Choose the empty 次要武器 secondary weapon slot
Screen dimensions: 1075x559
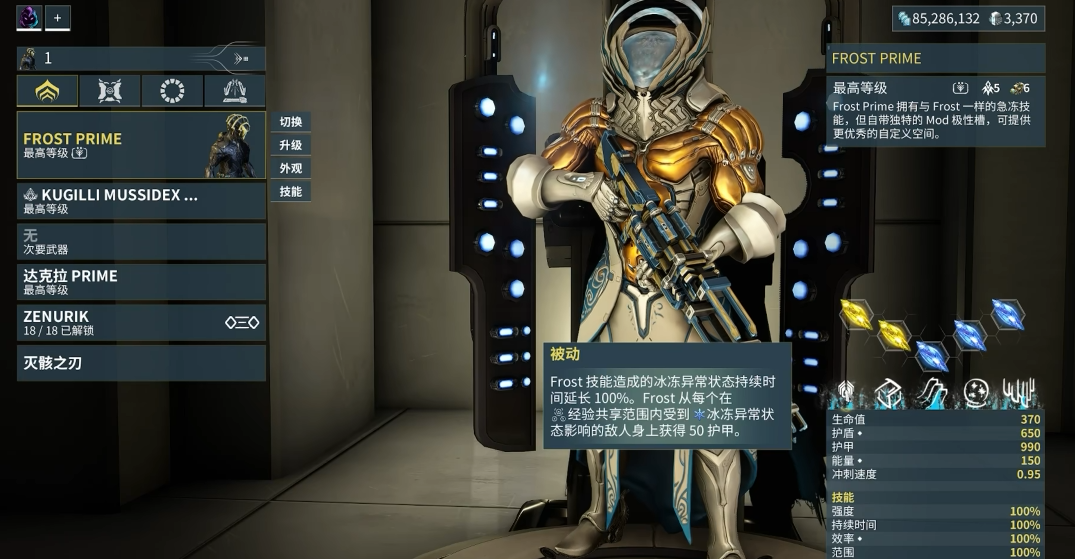[141, 242]
